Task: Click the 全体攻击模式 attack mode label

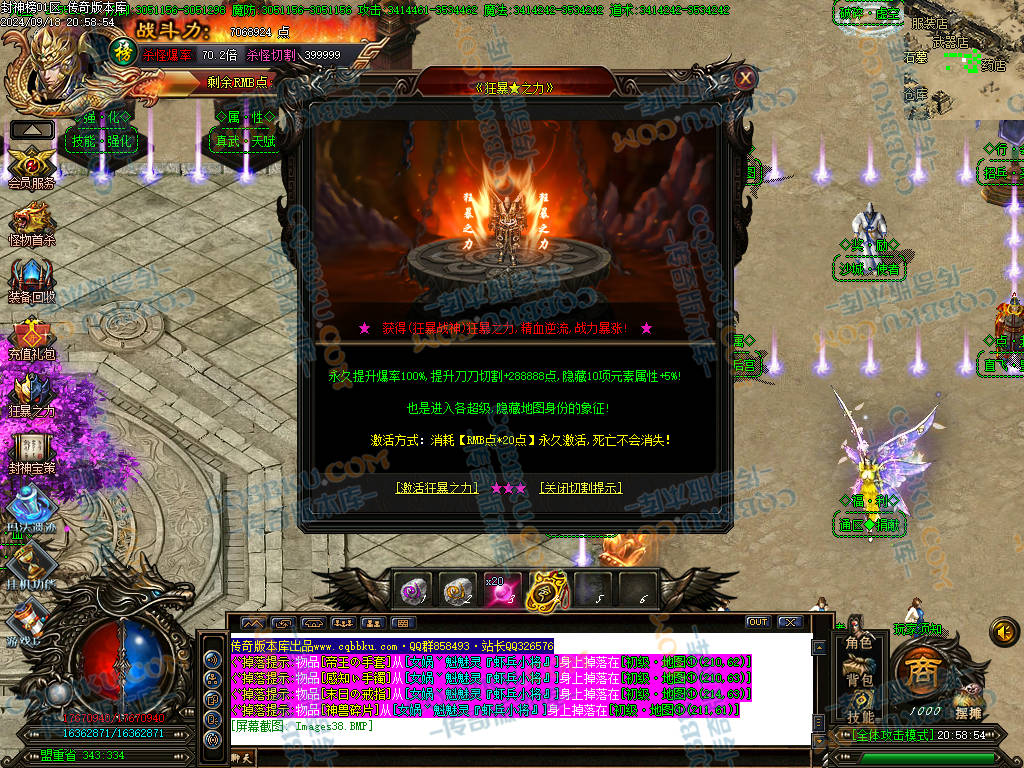Action: tap(880, 736)
